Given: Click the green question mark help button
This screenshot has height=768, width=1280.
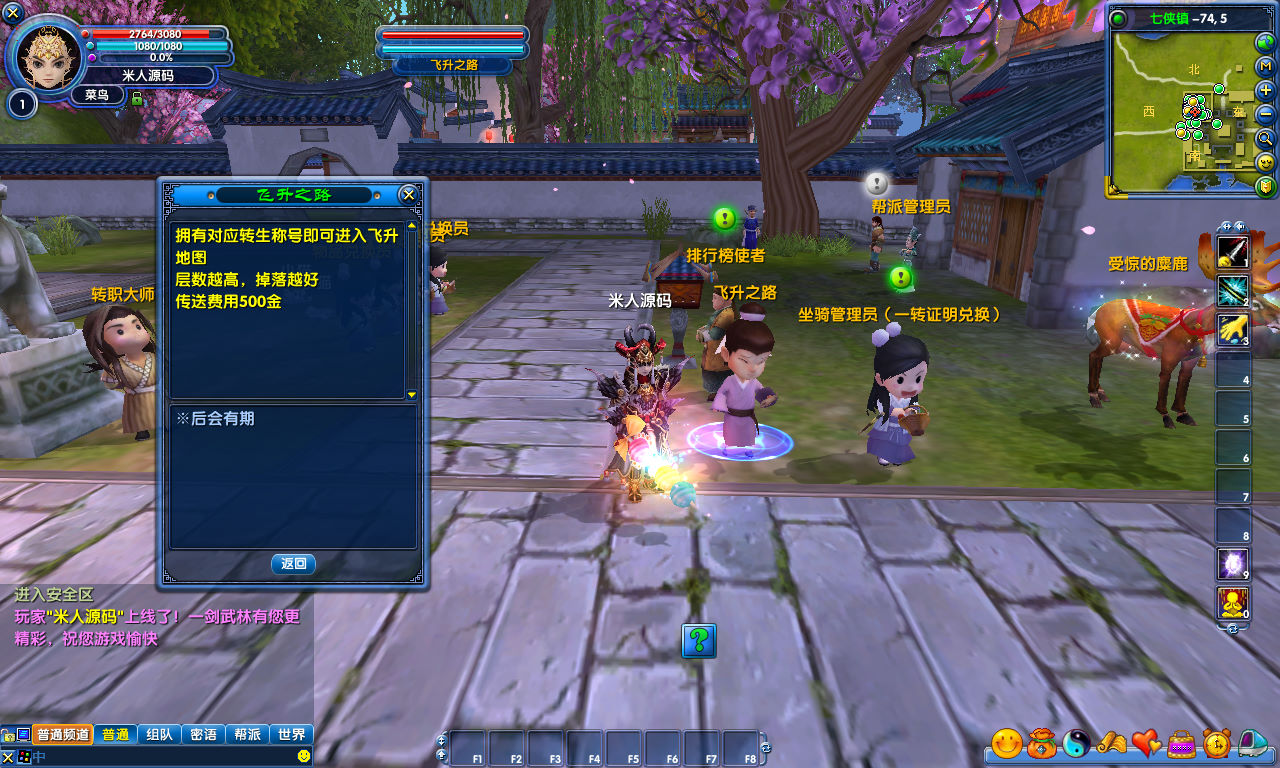Looking at the screenshot, I should coord(699,640).
